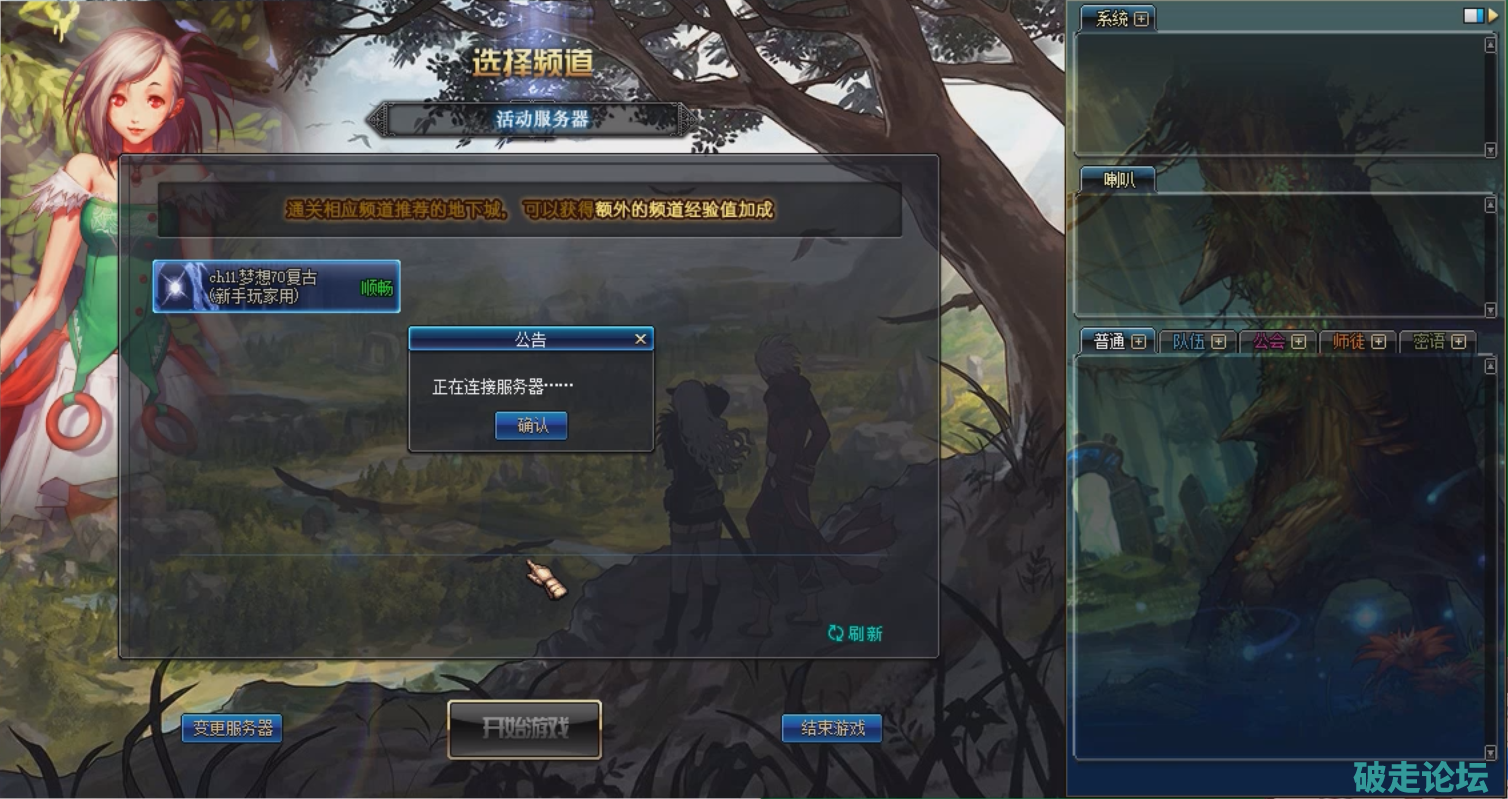Click the 变更服务器 change server button
The width and height of the screenshot is (1508, 799).
232,728
